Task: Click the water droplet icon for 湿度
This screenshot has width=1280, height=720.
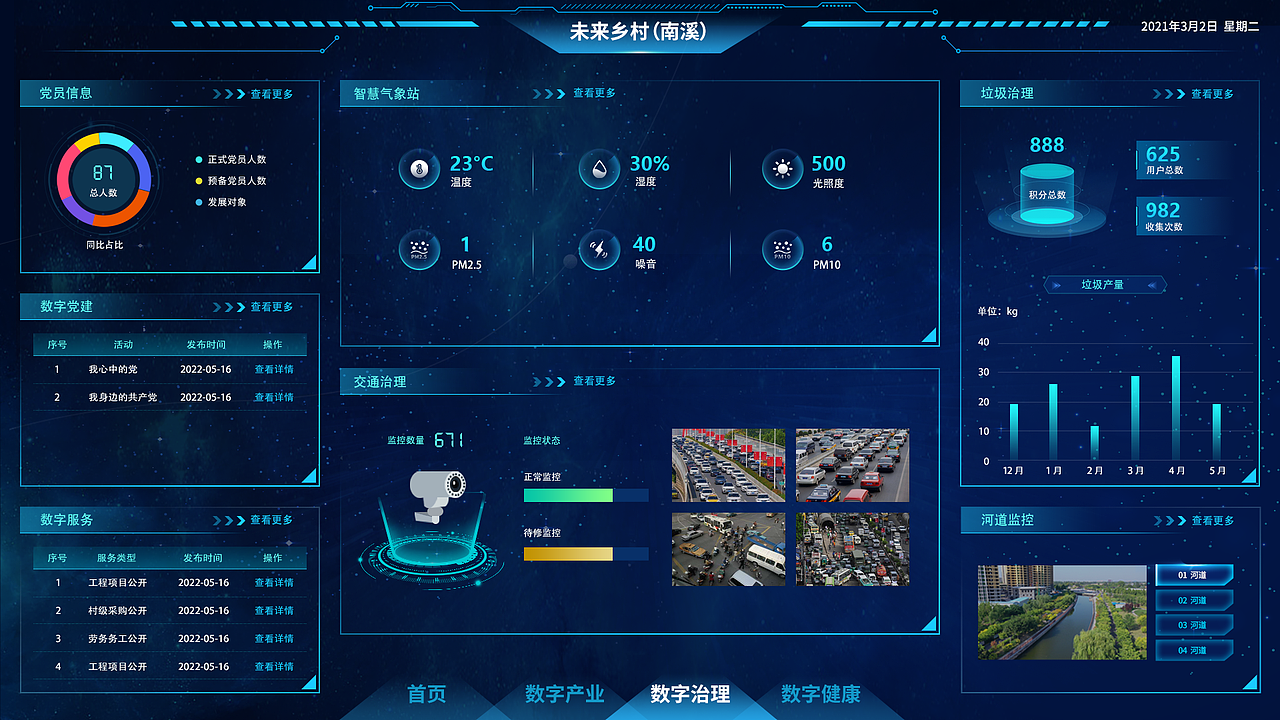Action: (x=599, y=168)
